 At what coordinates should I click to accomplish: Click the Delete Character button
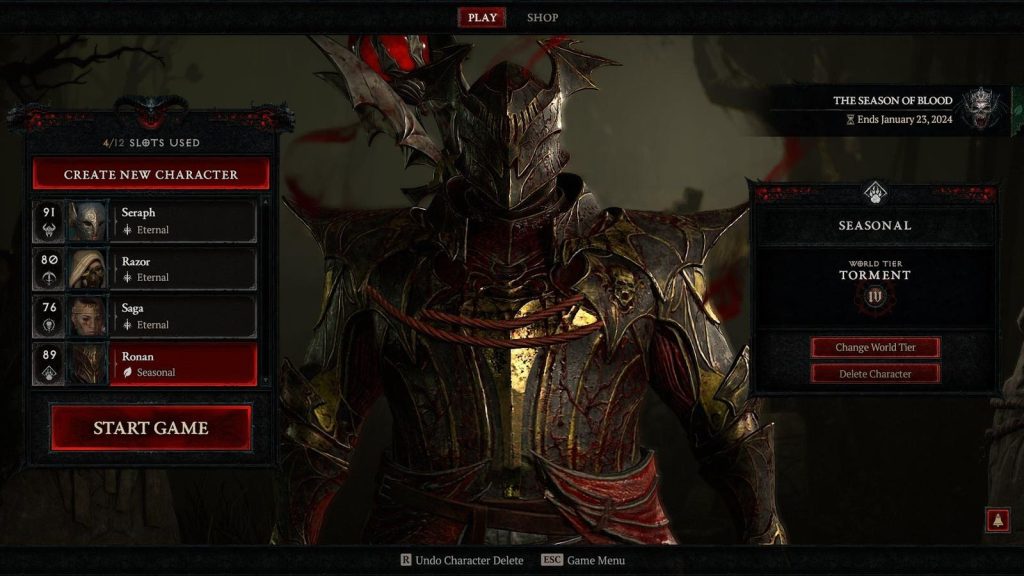(875, 373)
